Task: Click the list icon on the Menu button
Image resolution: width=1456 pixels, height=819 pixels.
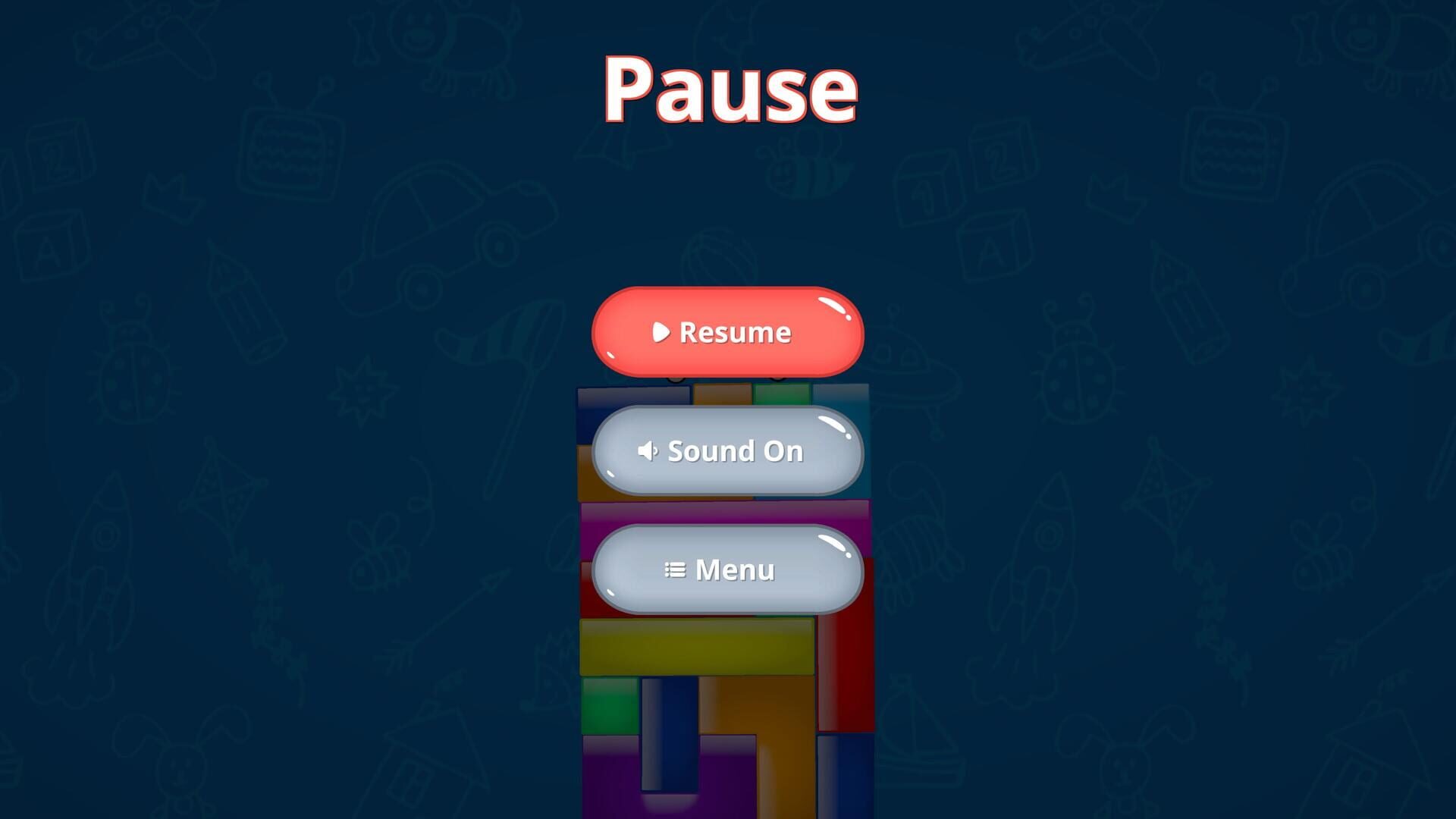Action: 675,570
